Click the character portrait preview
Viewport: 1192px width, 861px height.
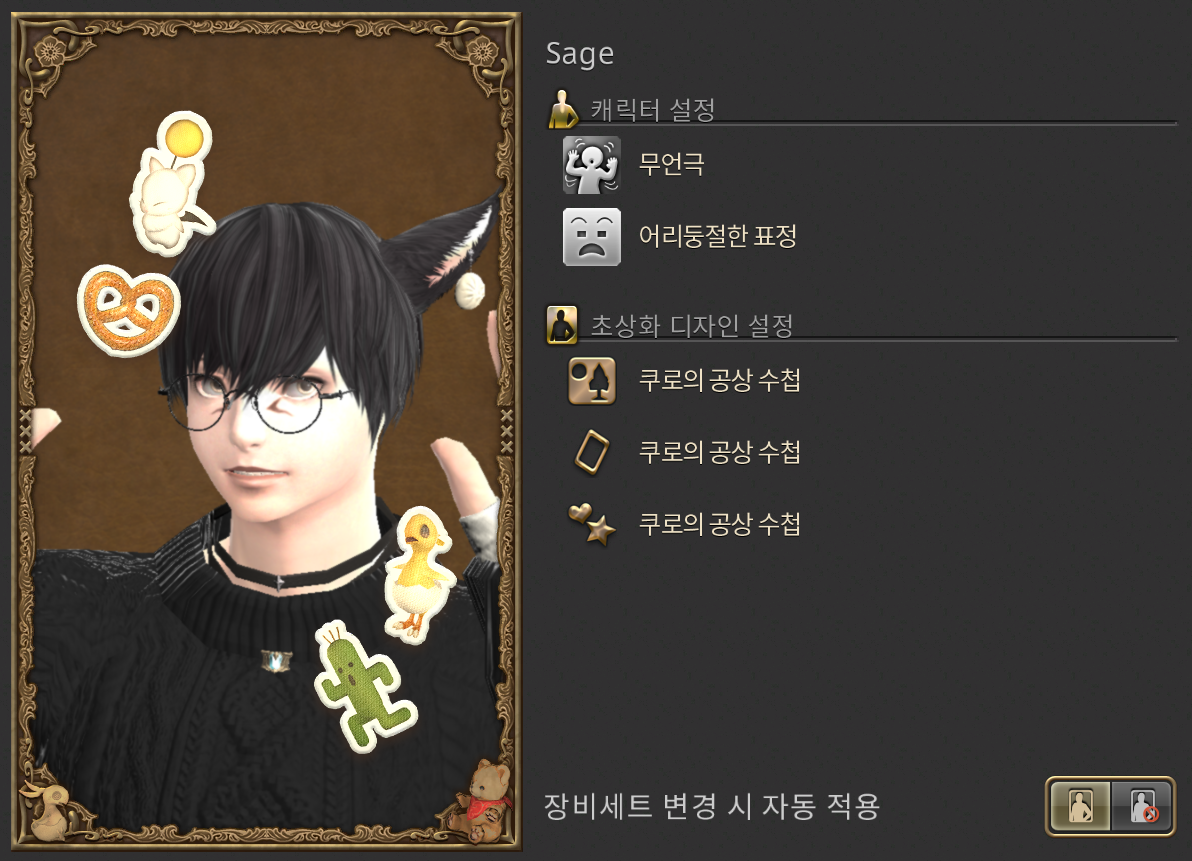[x=266, y=432]
